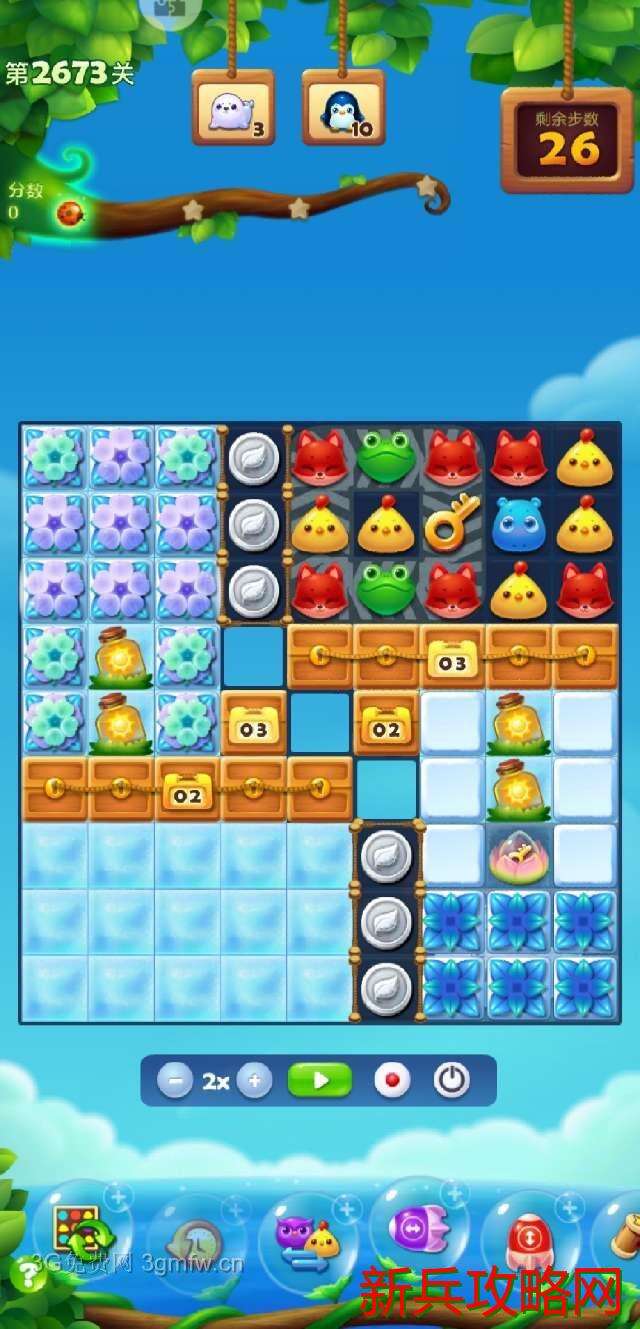
Task: Start replay with the green play button
Action: tap(320, 1081)
